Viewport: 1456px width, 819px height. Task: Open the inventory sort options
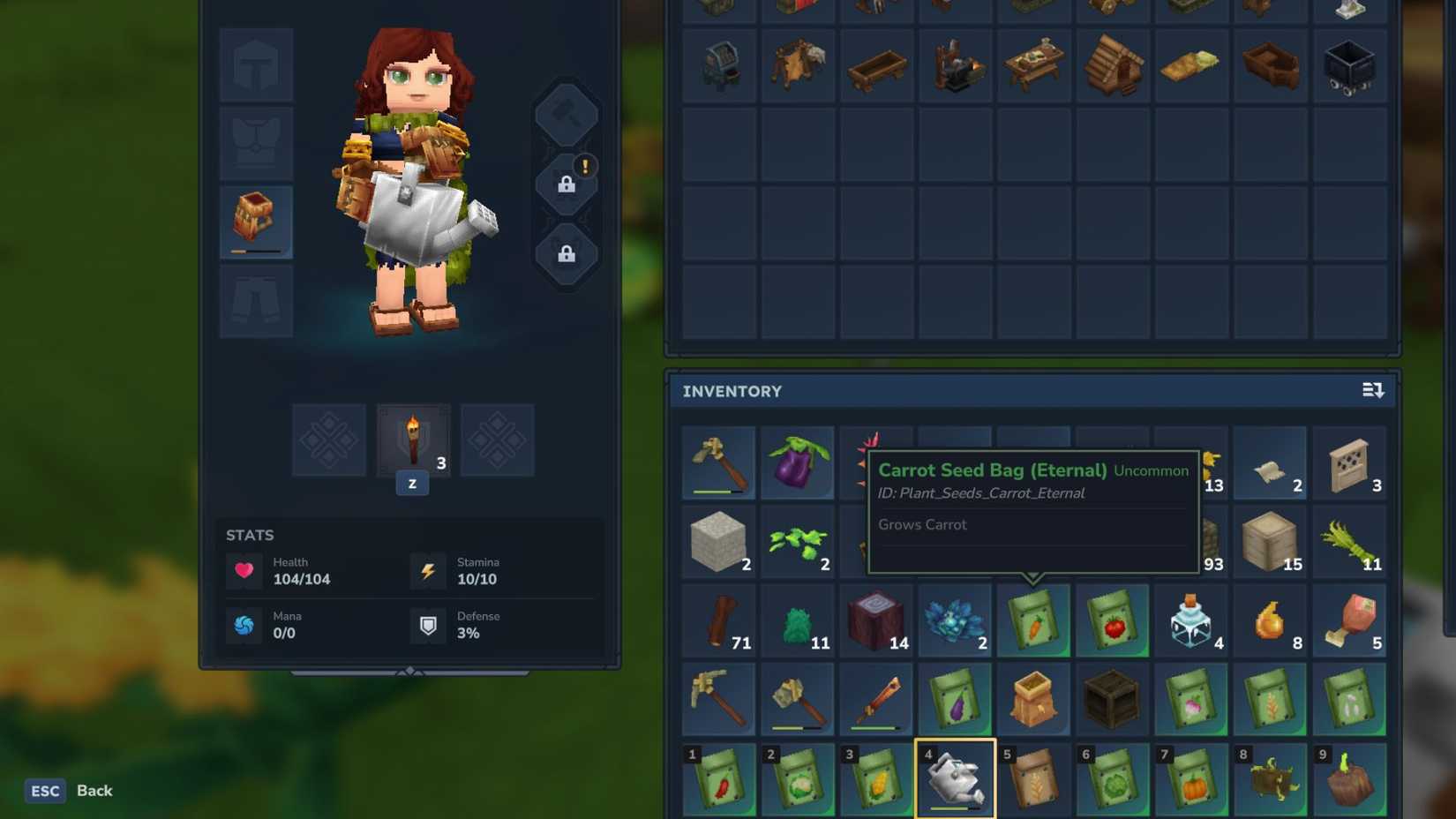pyautogui.click(x=1374, y=389)
